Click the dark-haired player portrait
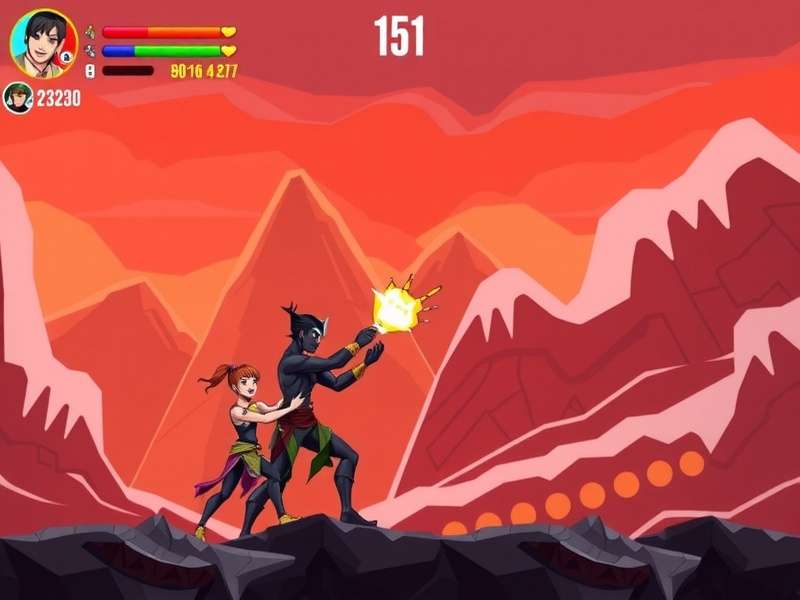 [x=43, y=43]
